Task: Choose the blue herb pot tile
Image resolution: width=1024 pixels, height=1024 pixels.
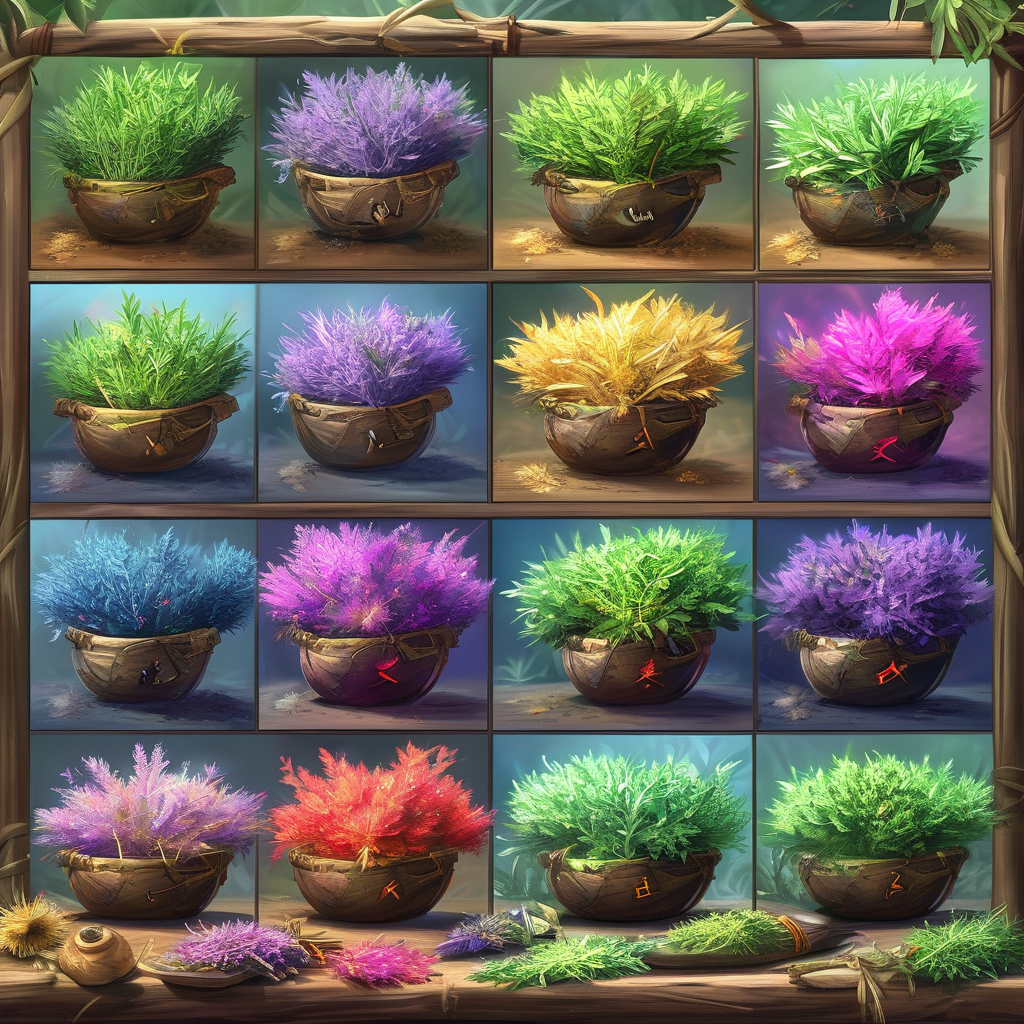Action: pyautogui.click(x=143, y=623)
